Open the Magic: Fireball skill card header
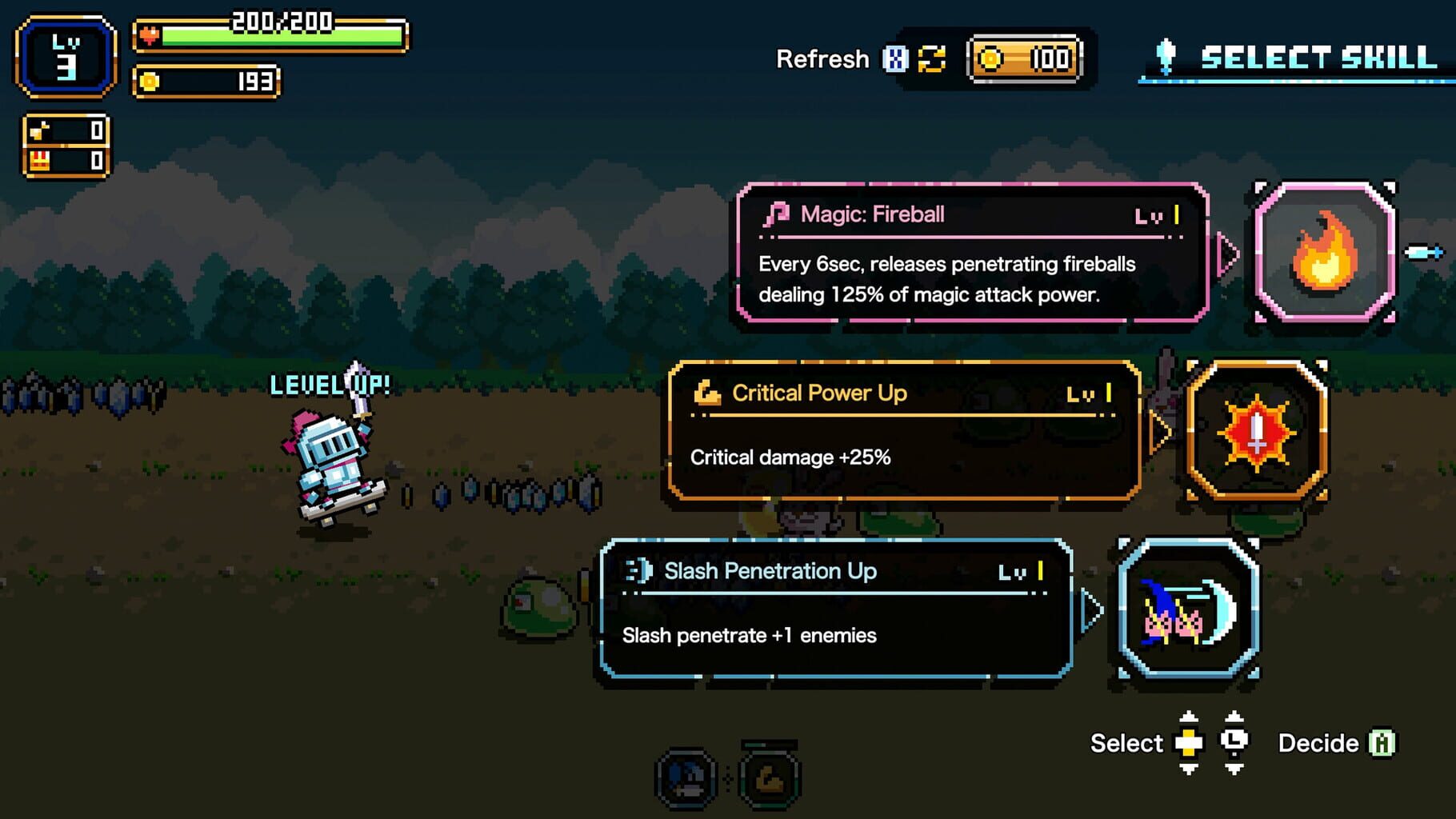 (x=872, y=214)
